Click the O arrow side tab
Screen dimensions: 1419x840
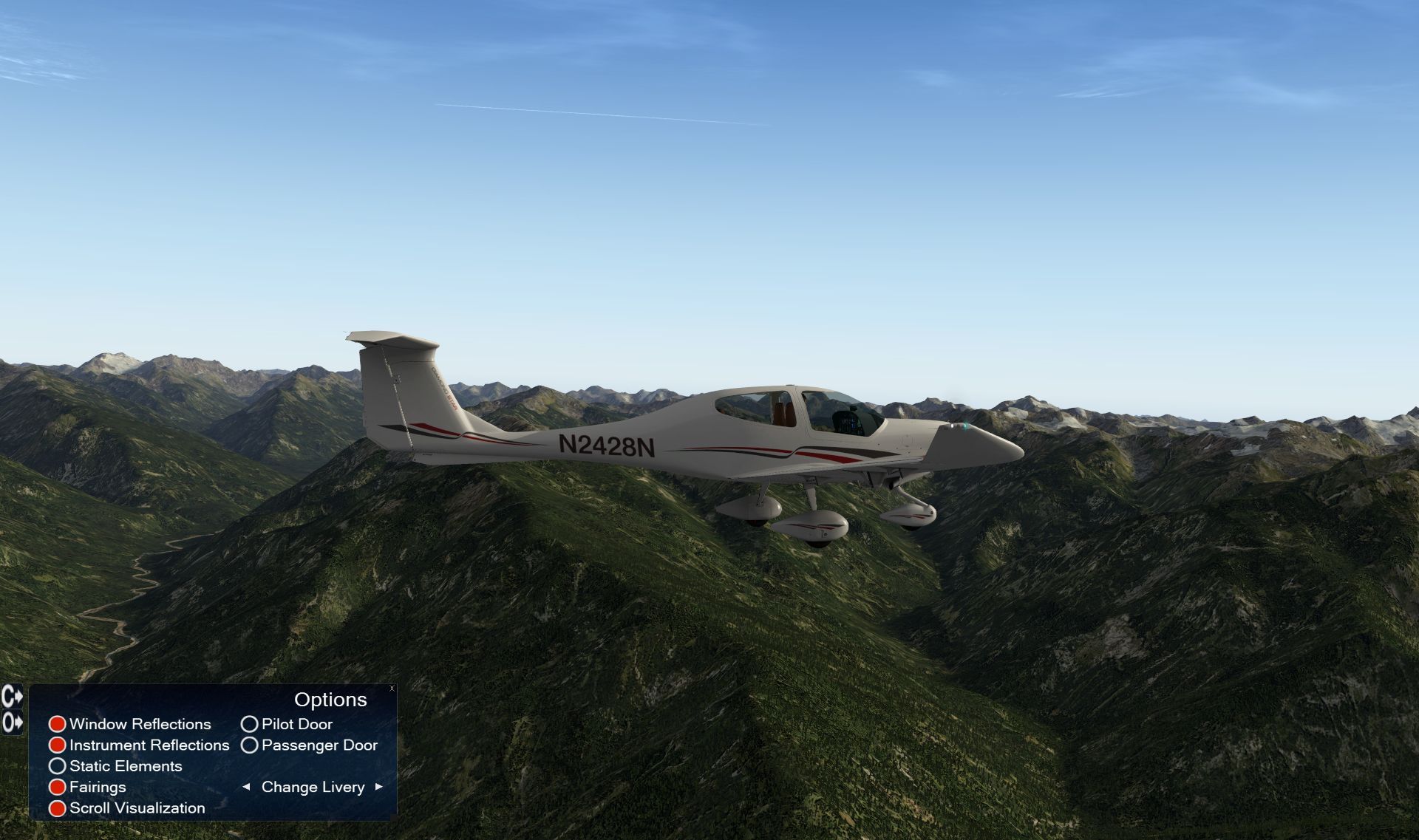12,722
